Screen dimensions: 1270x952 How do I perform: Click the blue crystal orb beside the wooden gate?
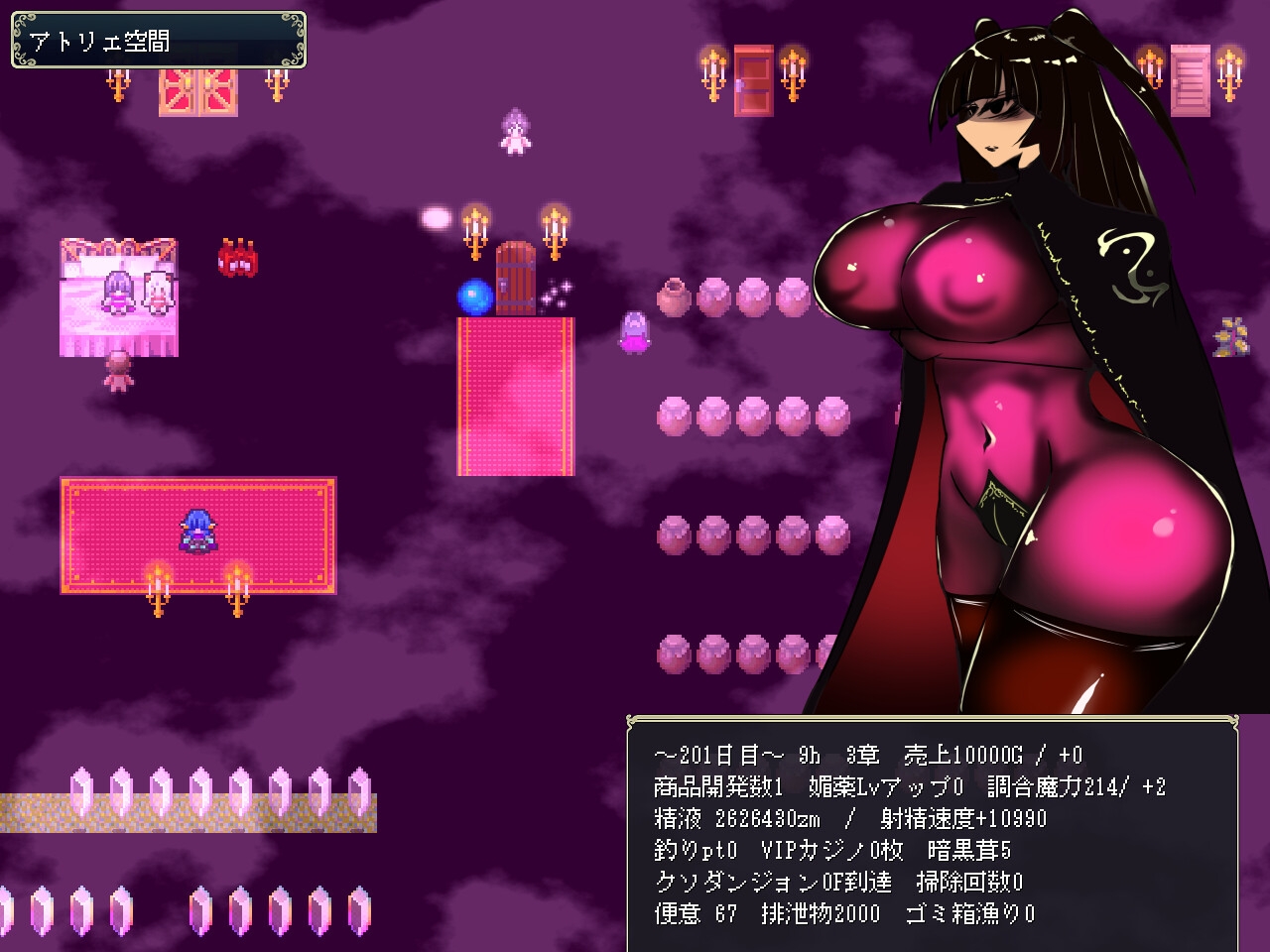tap(473, 296)
